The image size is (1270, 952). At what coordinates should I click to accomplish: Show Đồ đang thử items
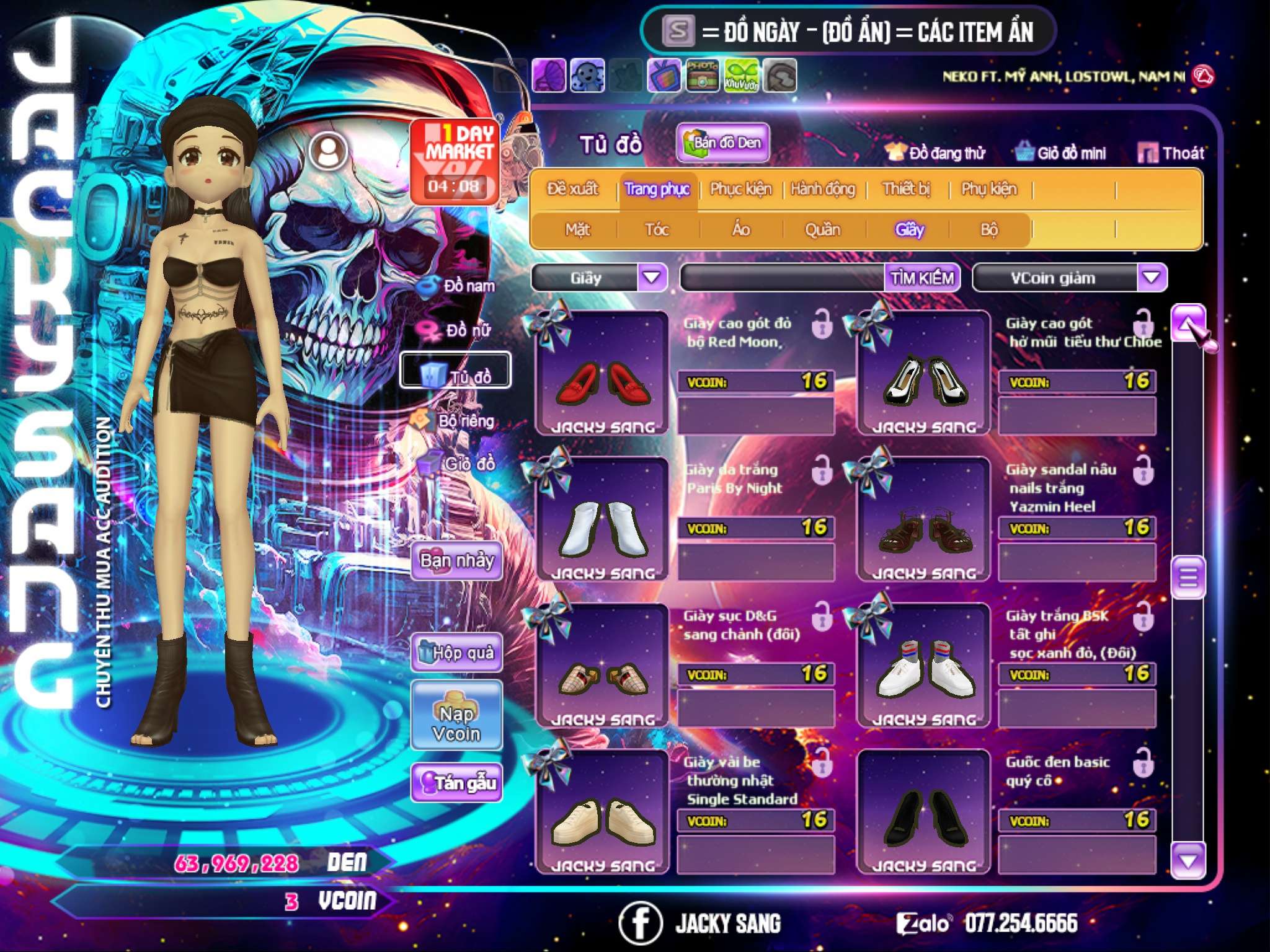936,153
